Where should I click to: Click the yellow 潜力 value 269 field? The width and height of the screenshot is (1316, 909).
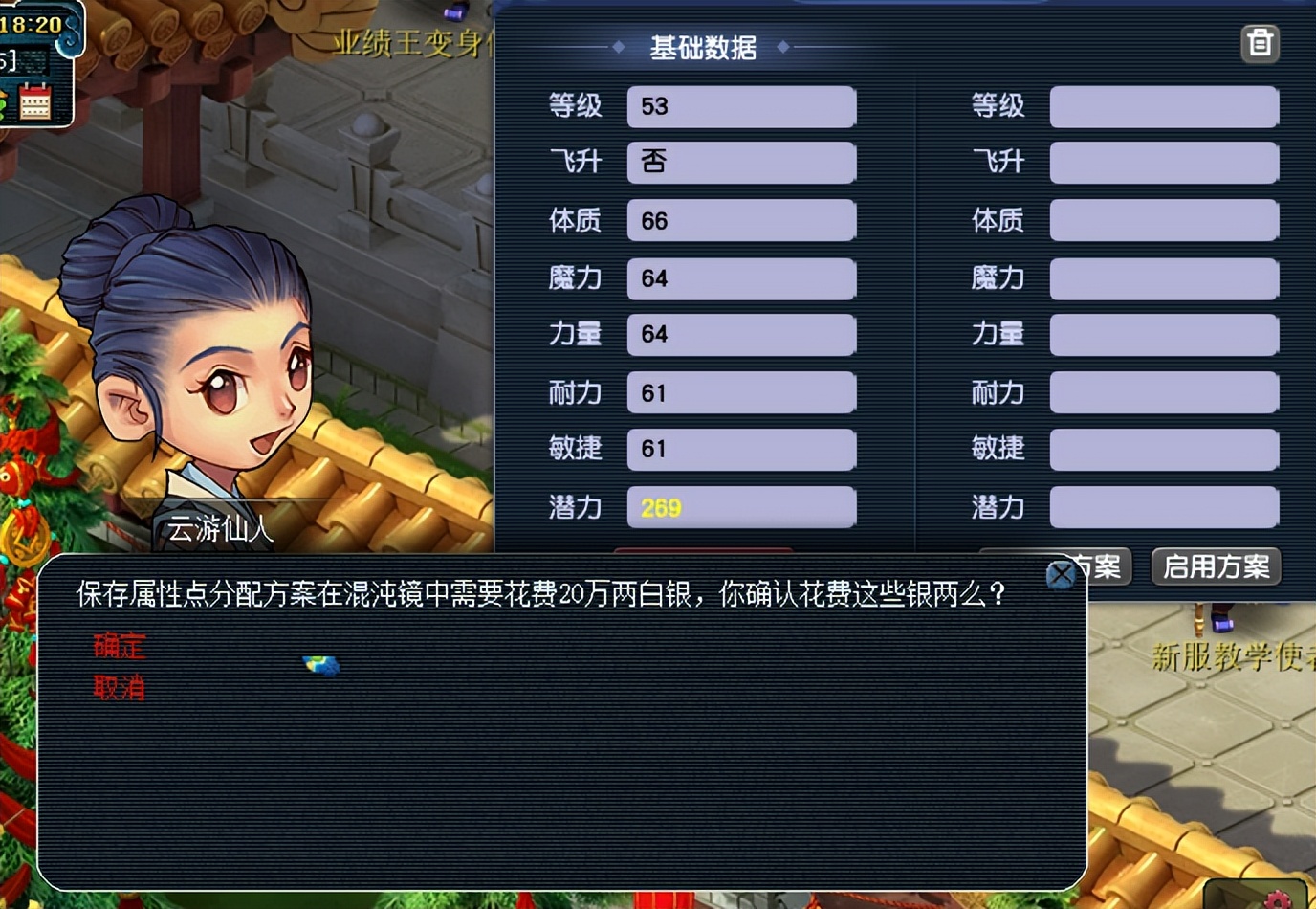point(740,508)
